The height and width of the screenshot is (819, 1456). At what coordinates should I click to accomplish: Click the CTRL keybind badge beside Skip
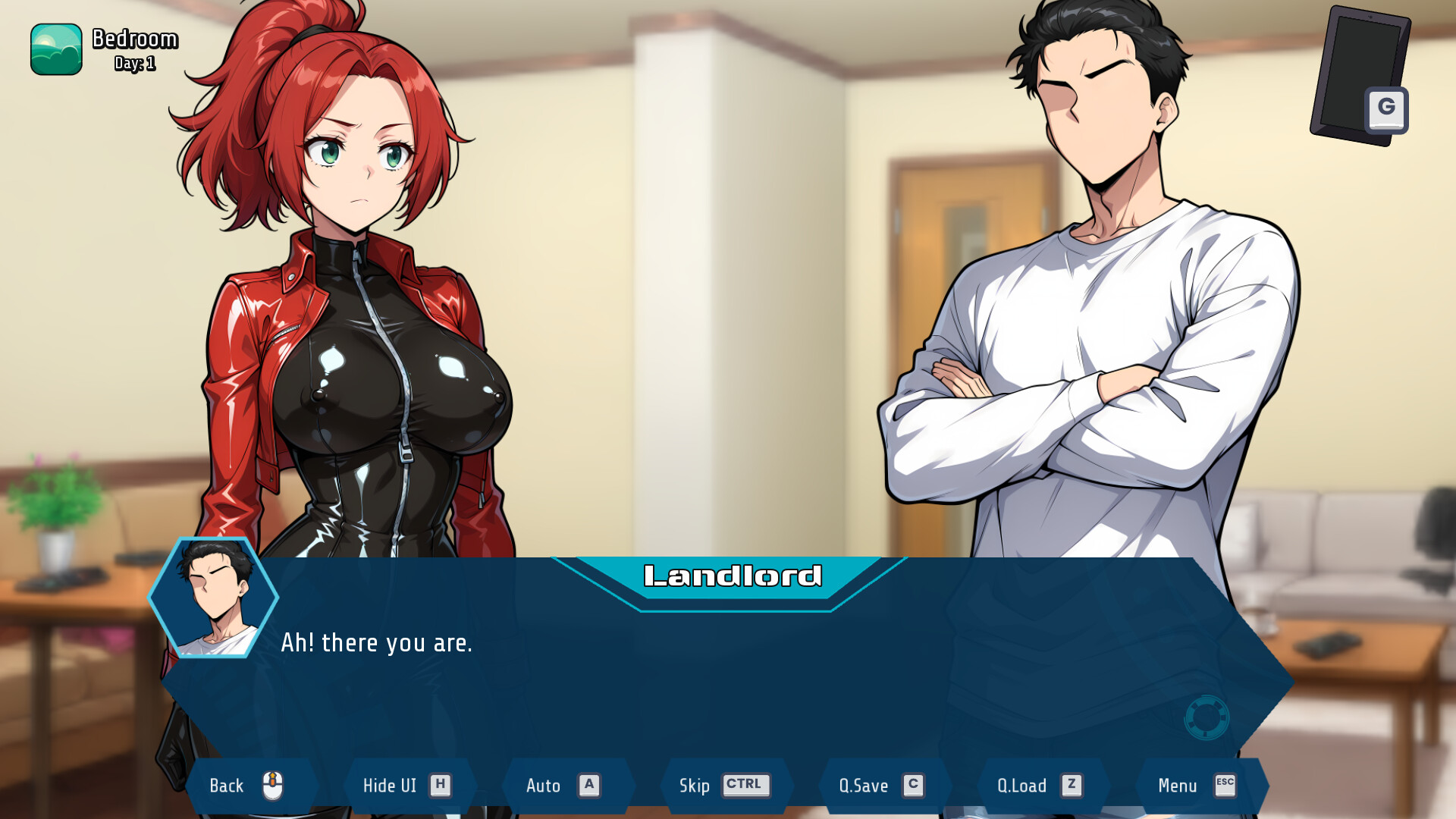[745, 786]
